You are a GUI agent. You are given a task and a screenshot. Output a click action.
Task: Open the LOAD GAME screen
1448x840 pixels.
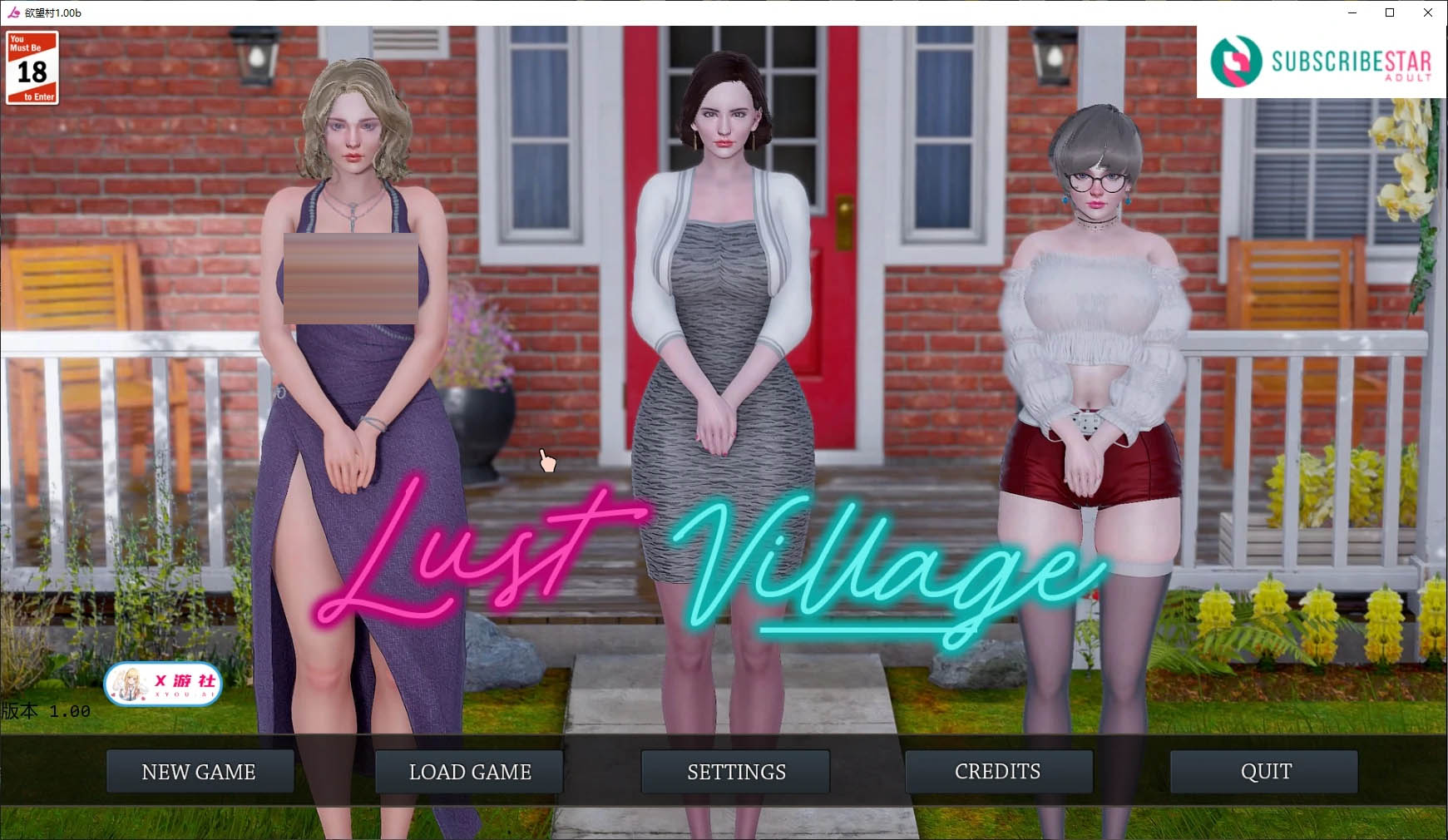pyautogui.click(x=468, y=772)
